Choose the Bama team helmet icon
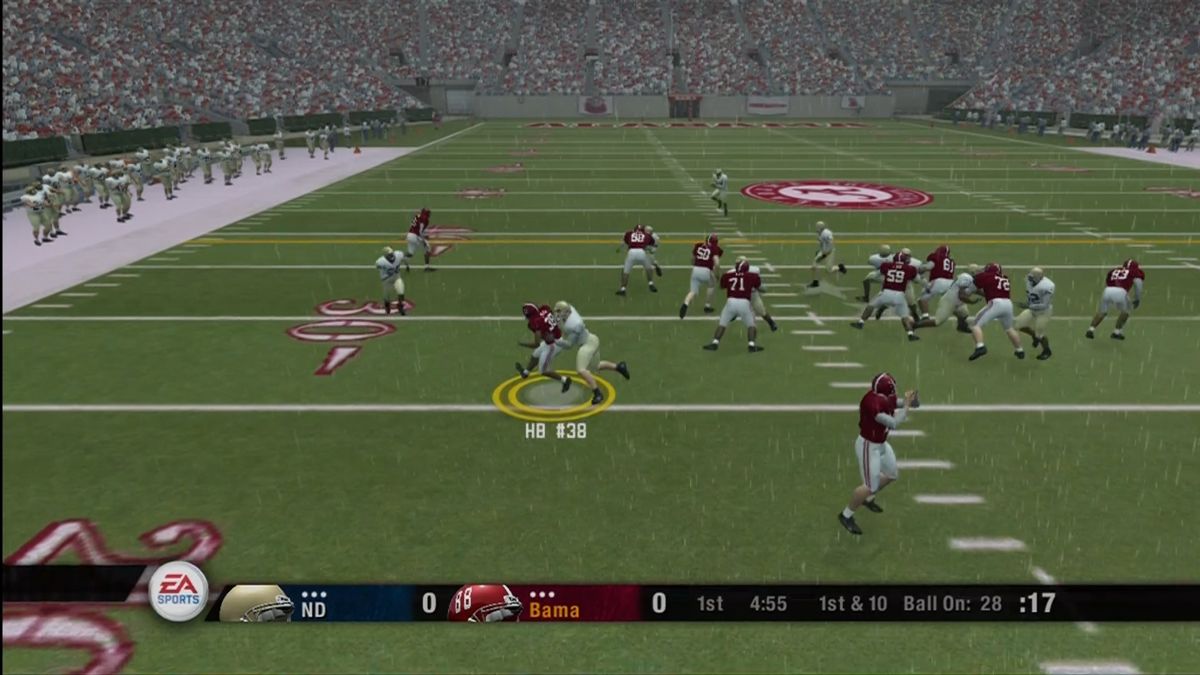This screenshot has width=1200, height=675. (x=484, y=604)
